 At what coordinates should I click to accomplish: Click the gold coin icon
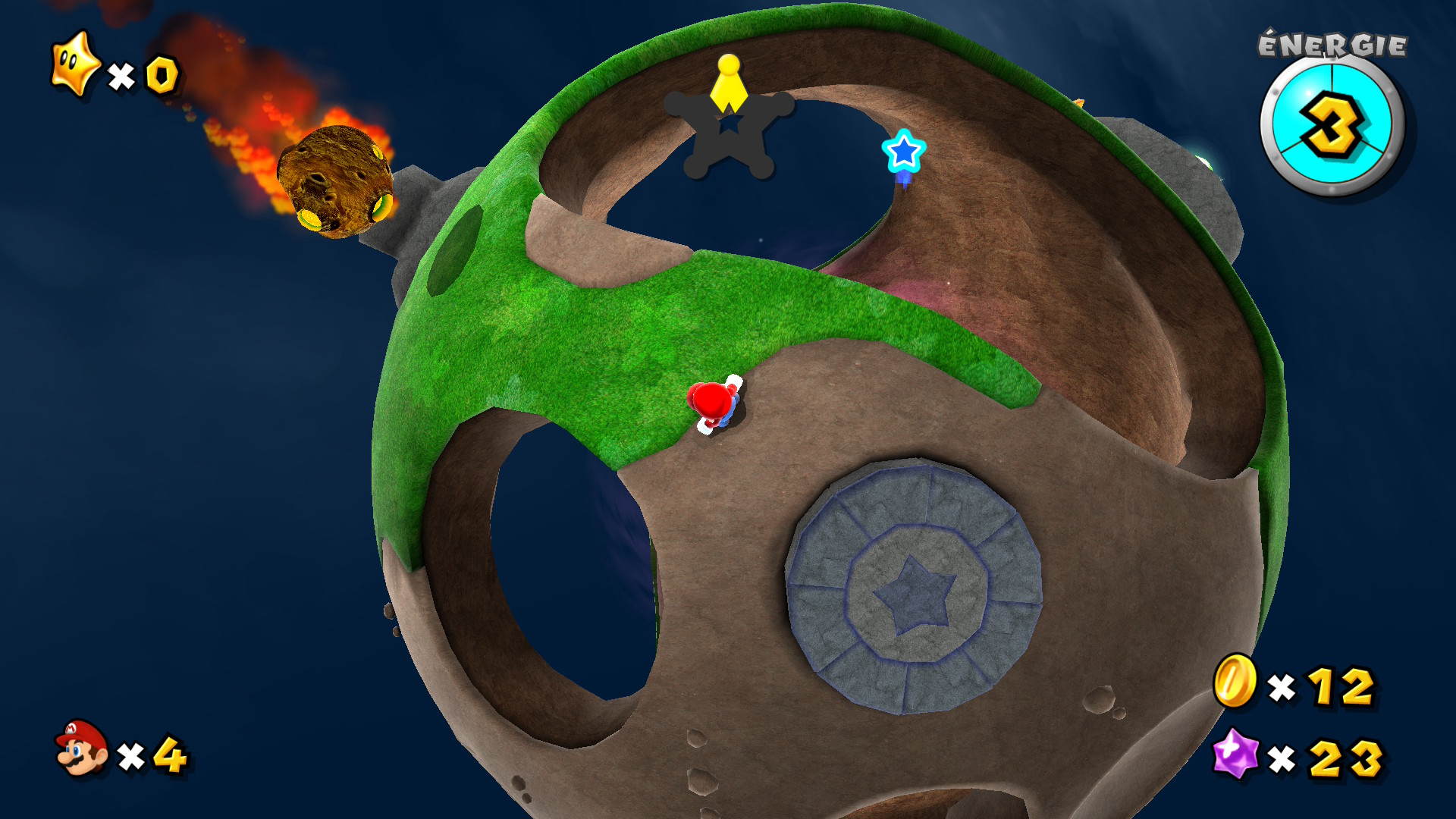click(1235, 680)
